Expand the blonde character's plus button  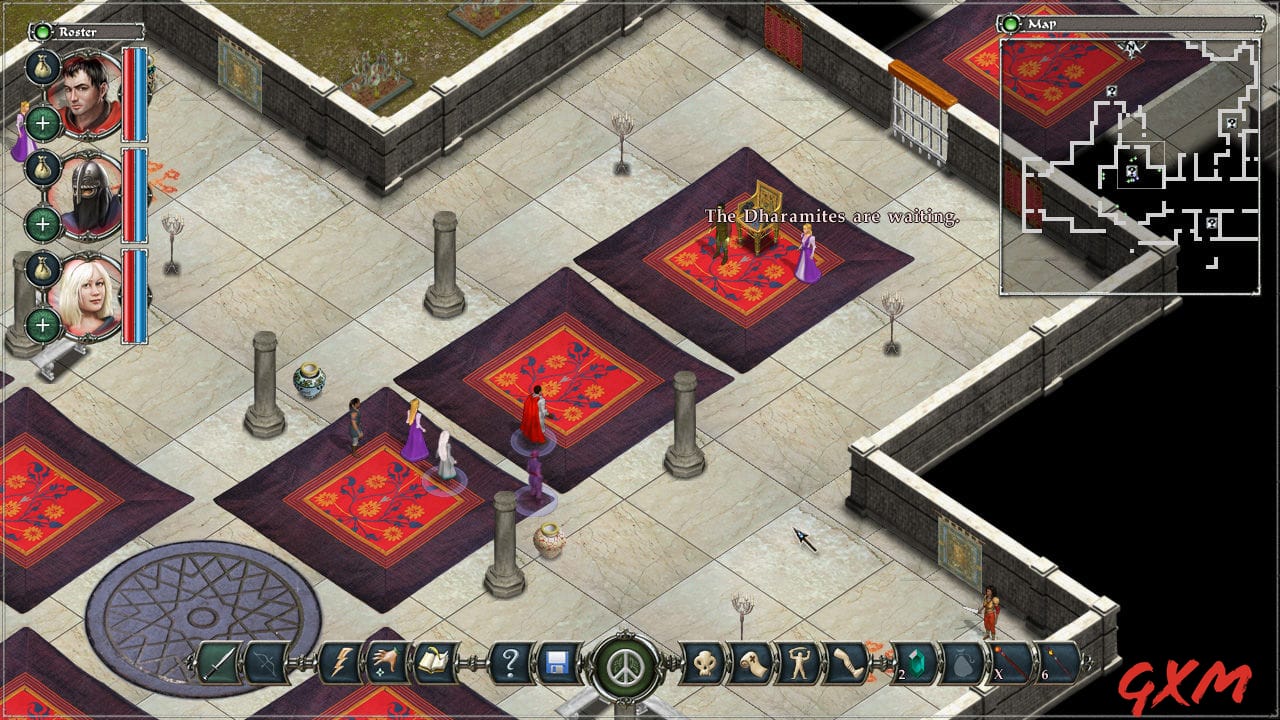tap(42, 325)
